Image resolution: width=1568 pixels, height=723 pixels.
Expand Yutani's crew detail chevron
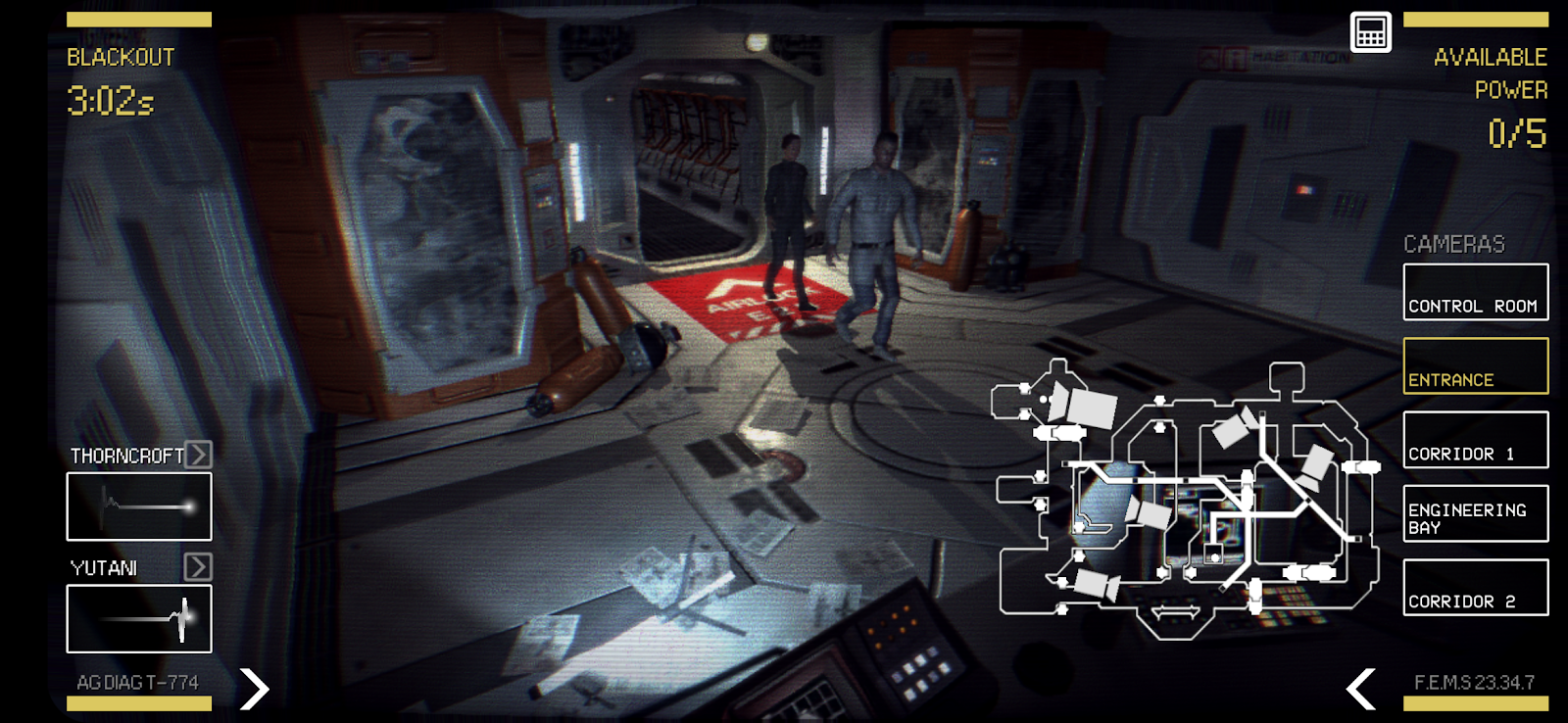(x=198, y=566)
